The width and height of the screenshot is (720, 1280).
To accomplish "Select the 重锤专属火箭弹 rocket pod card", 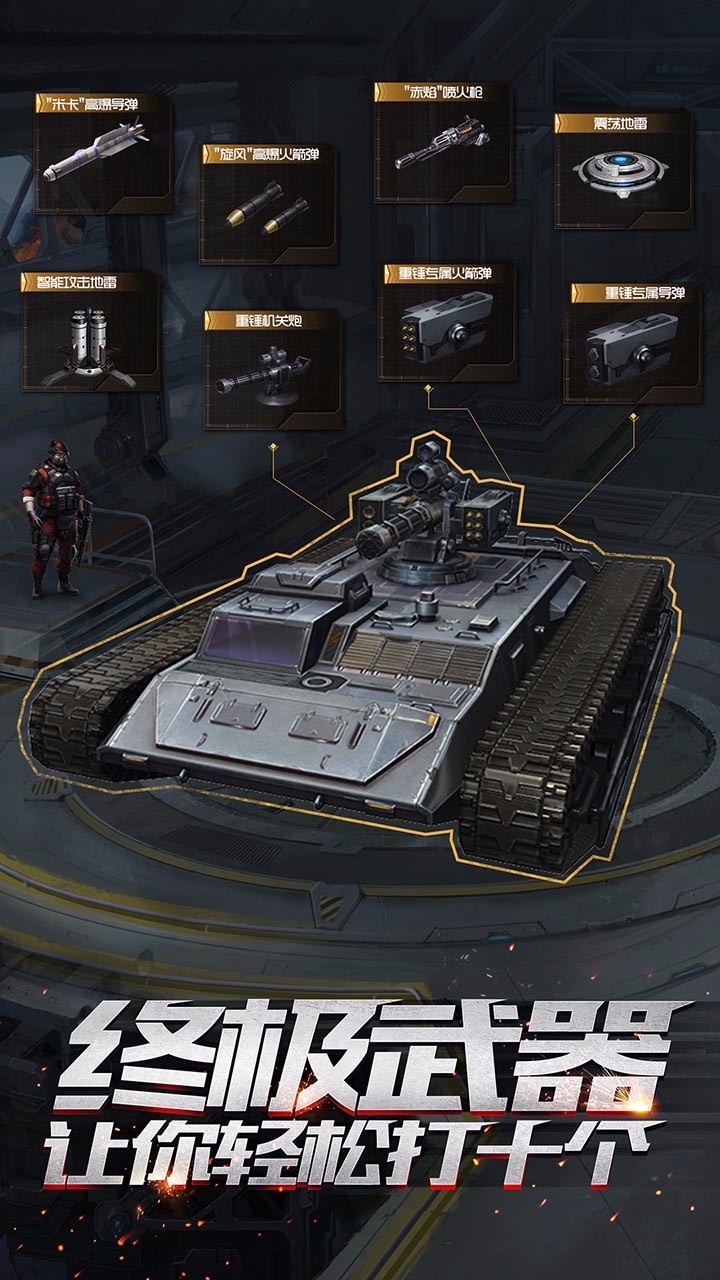I will [x=448, y=322].
